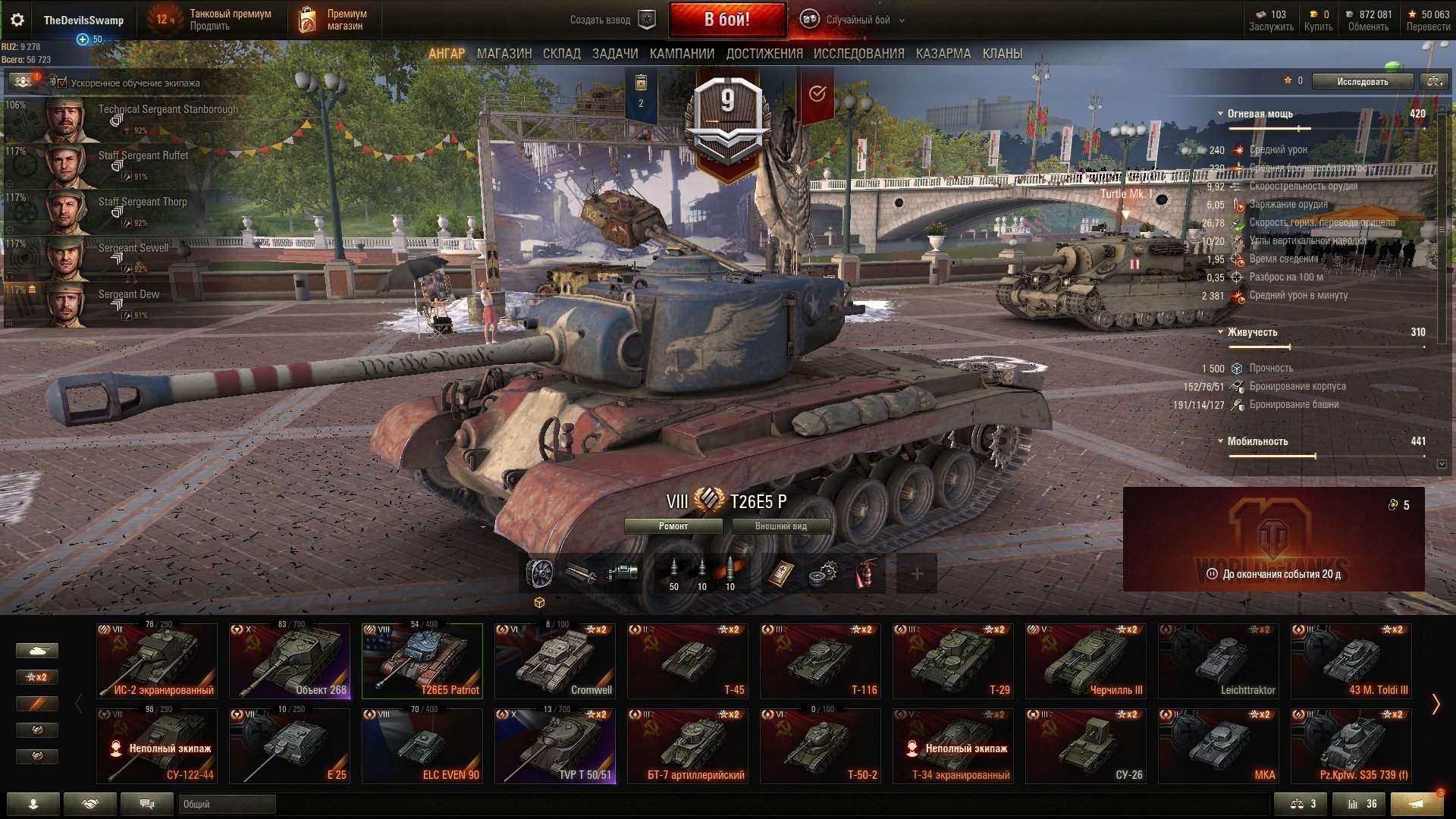Select the Объект 268 tank in the carousel

(x=290, y=661)
